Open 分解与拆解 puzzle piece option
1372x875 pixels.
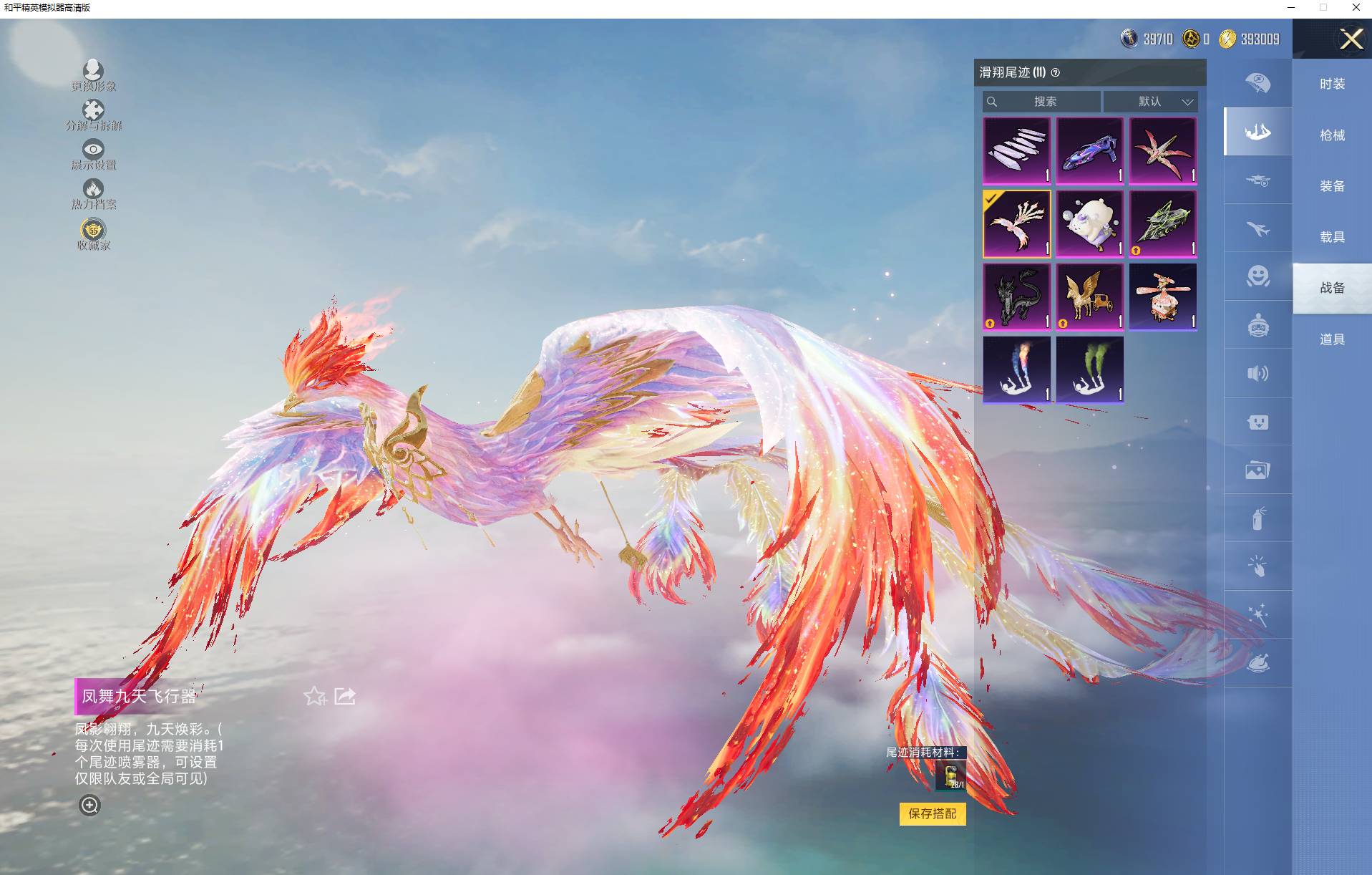93,114
